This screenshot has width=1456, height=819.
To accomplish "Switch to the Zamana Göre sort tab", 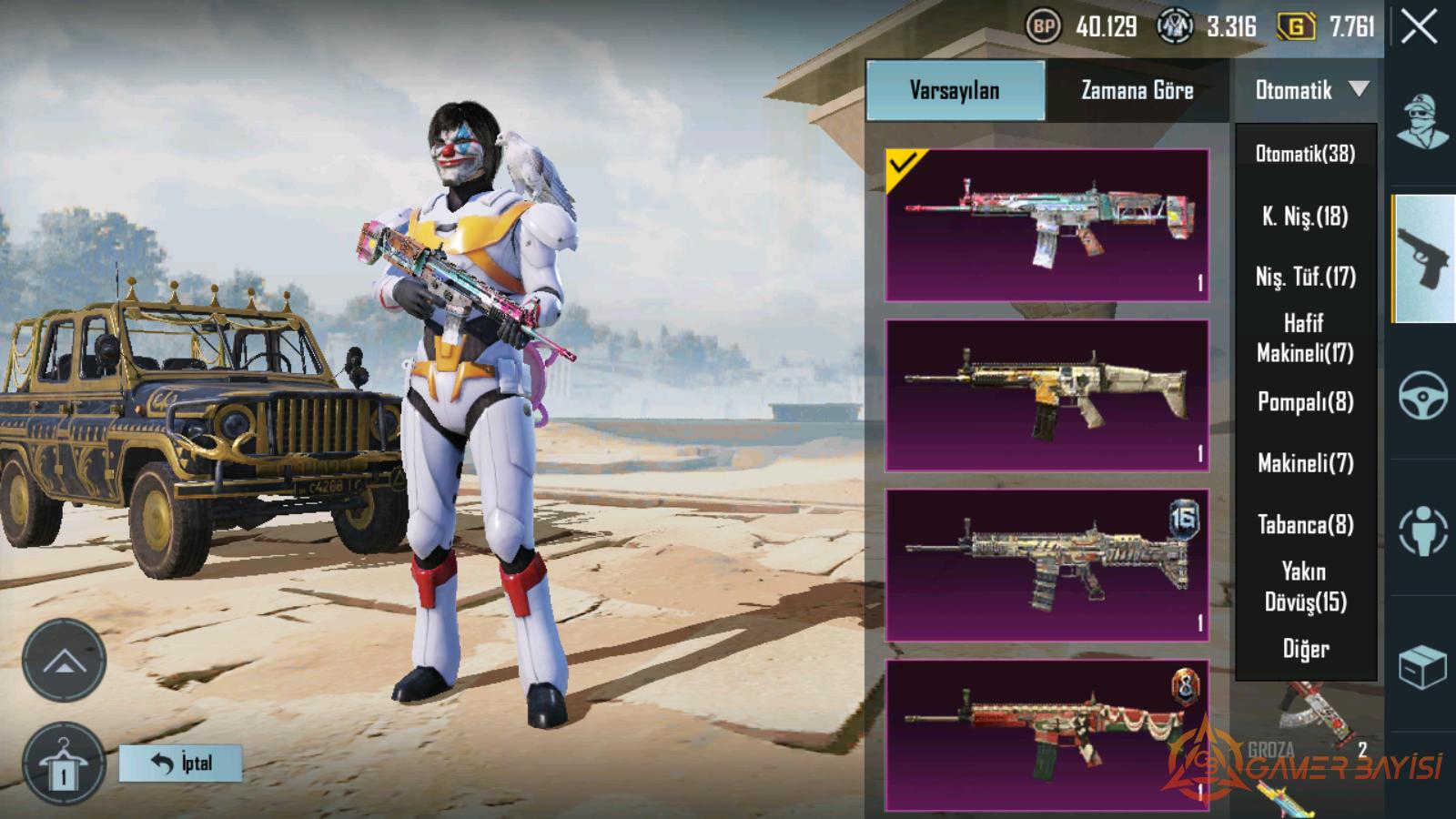I will click(1137, 90).
